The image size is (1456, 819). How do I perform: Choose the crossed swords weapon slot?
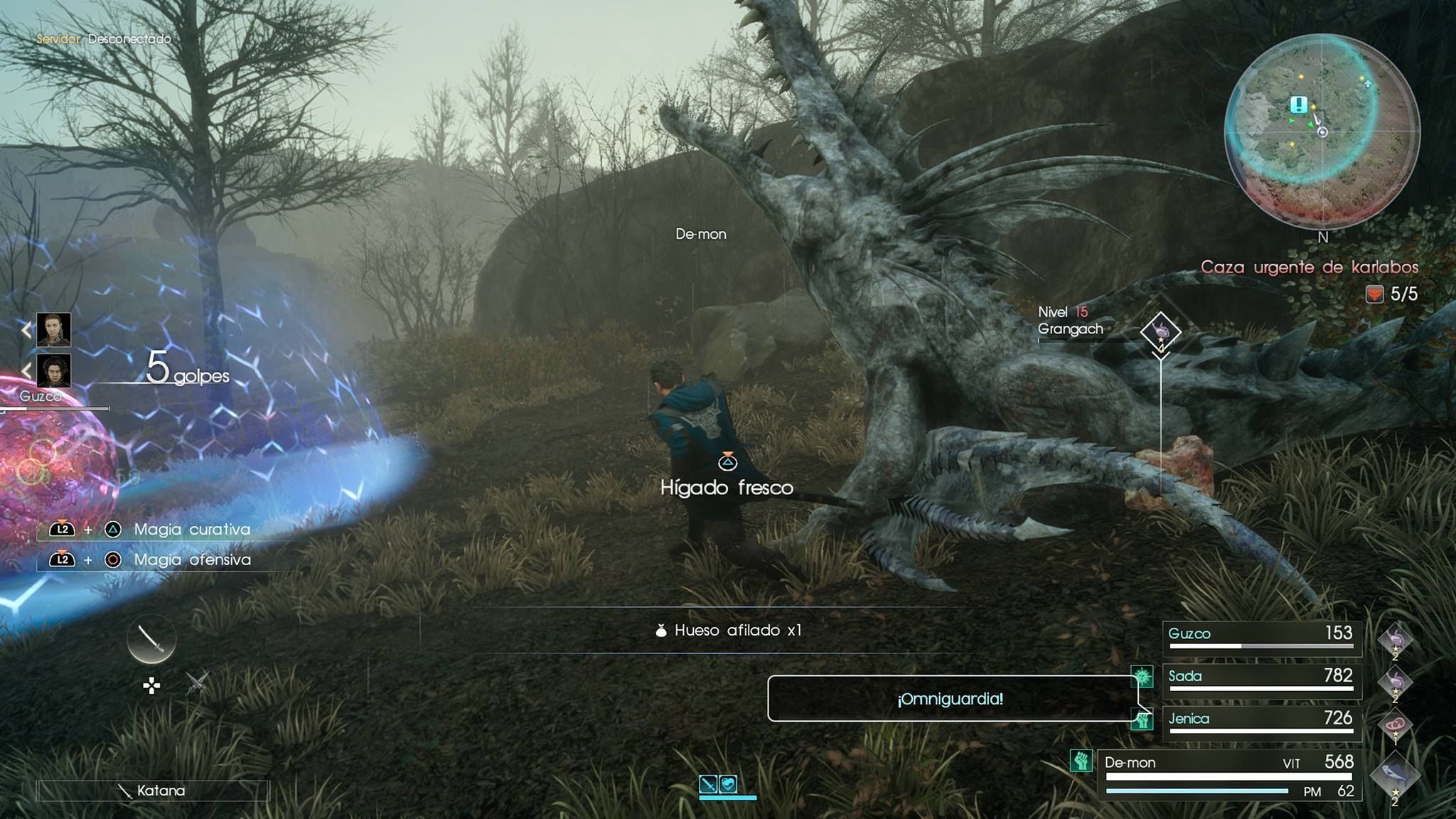point(197,684)
